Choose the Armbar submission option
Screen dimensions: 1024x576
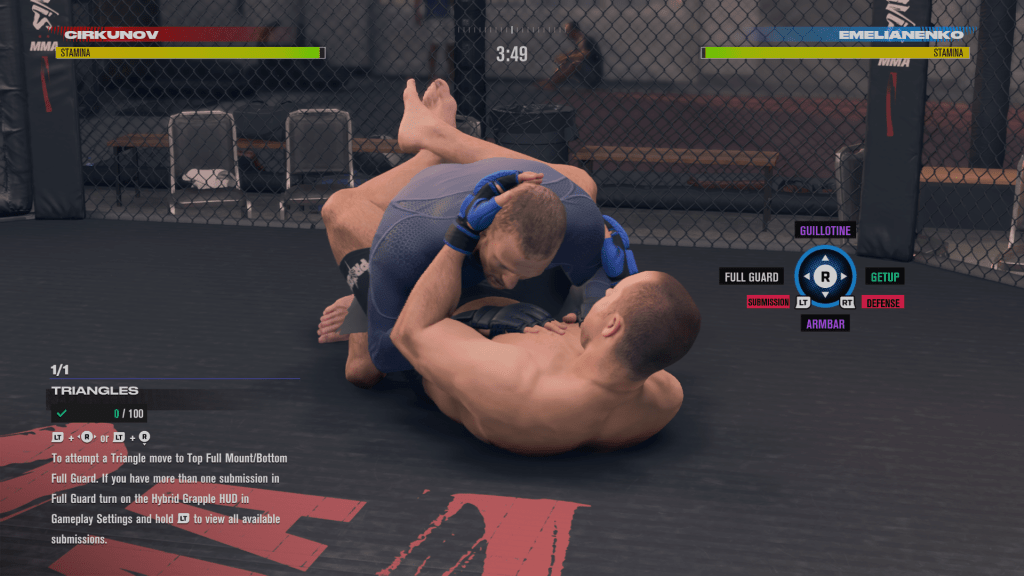[825, 323]
